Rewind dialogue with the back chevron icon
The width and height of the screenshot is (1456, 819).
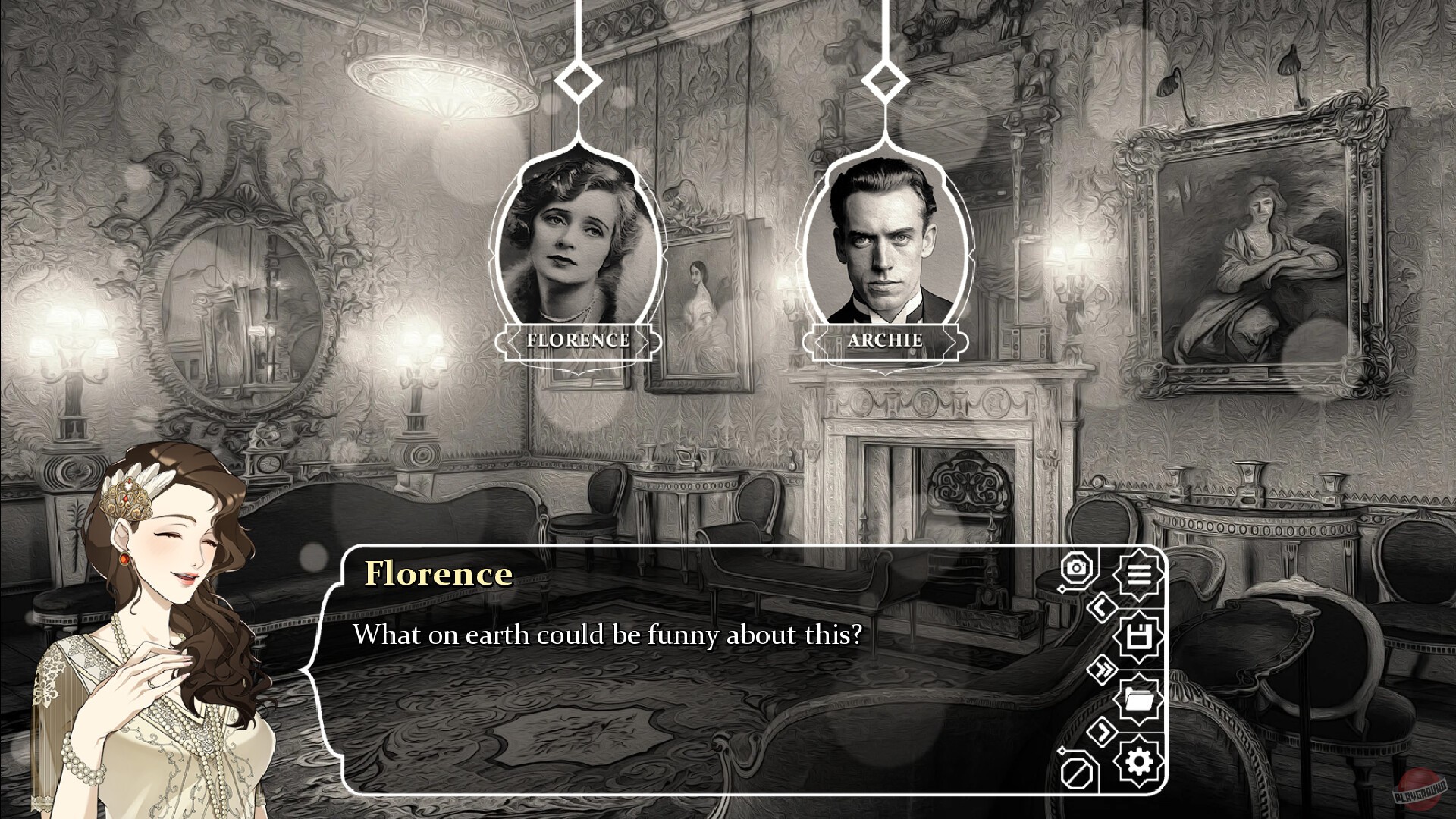1102,606
